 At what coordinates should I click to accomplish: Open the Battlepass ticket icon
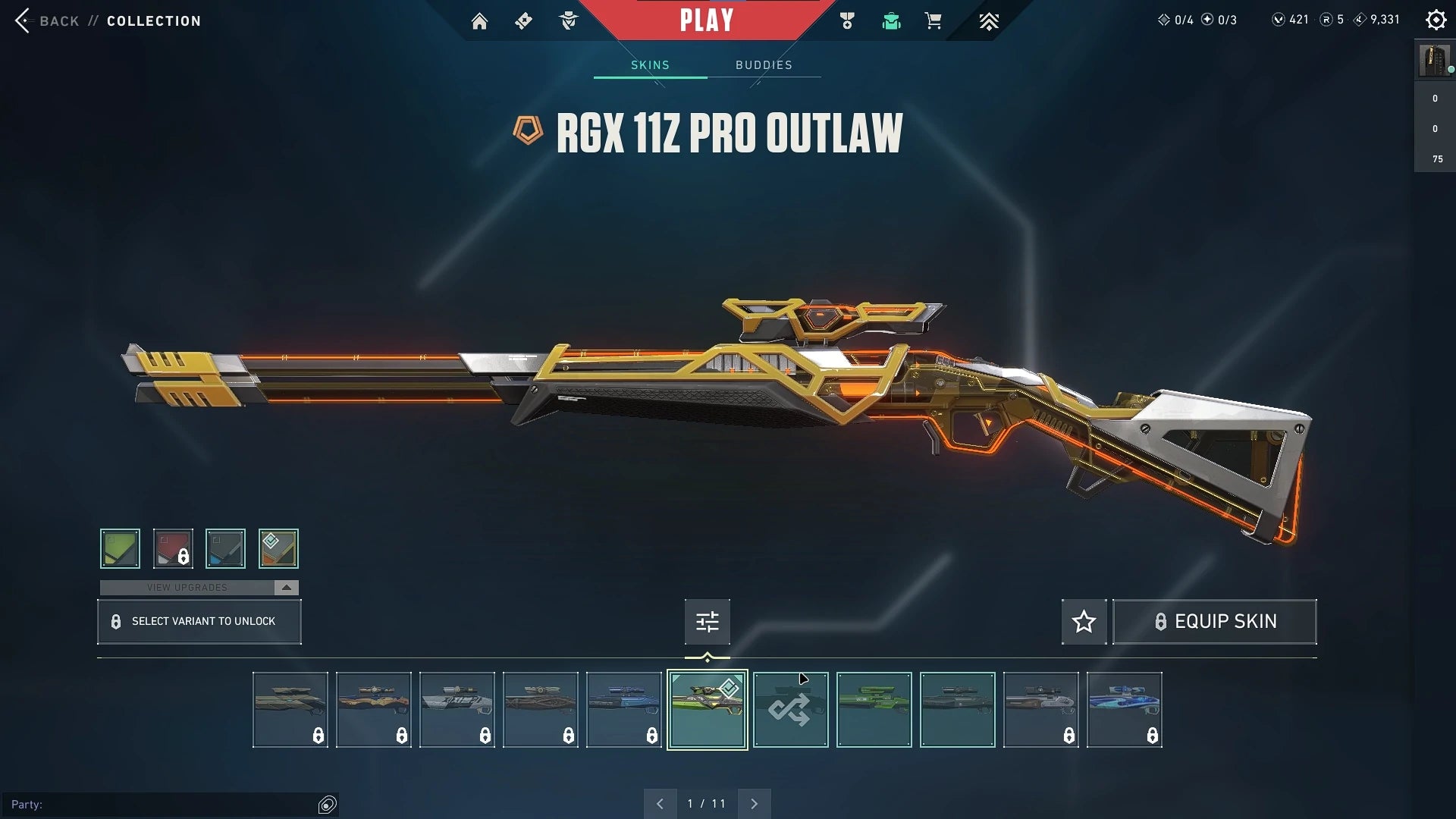(523, 20)
